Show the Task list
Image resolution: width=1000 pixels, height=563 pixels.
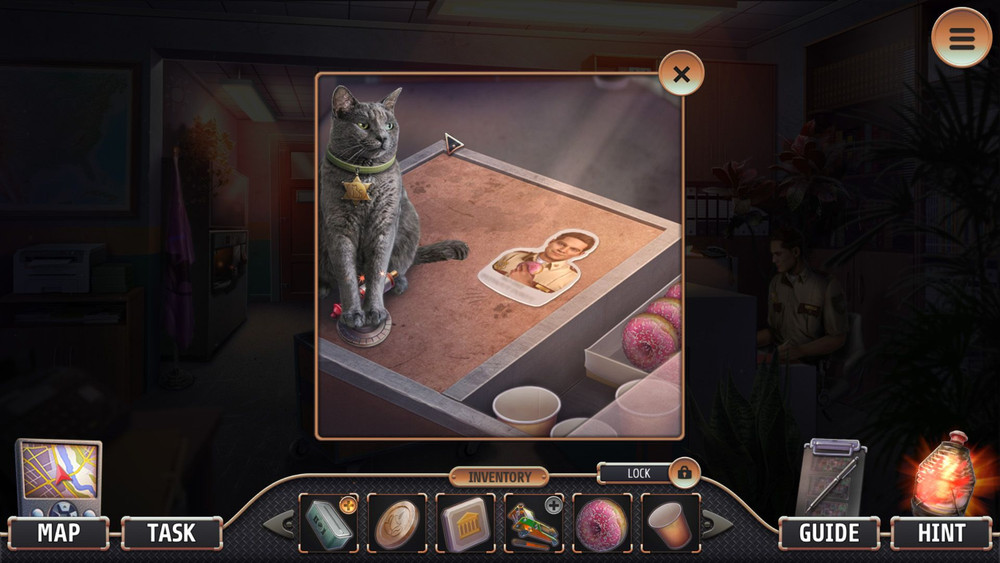click(171, 533)
